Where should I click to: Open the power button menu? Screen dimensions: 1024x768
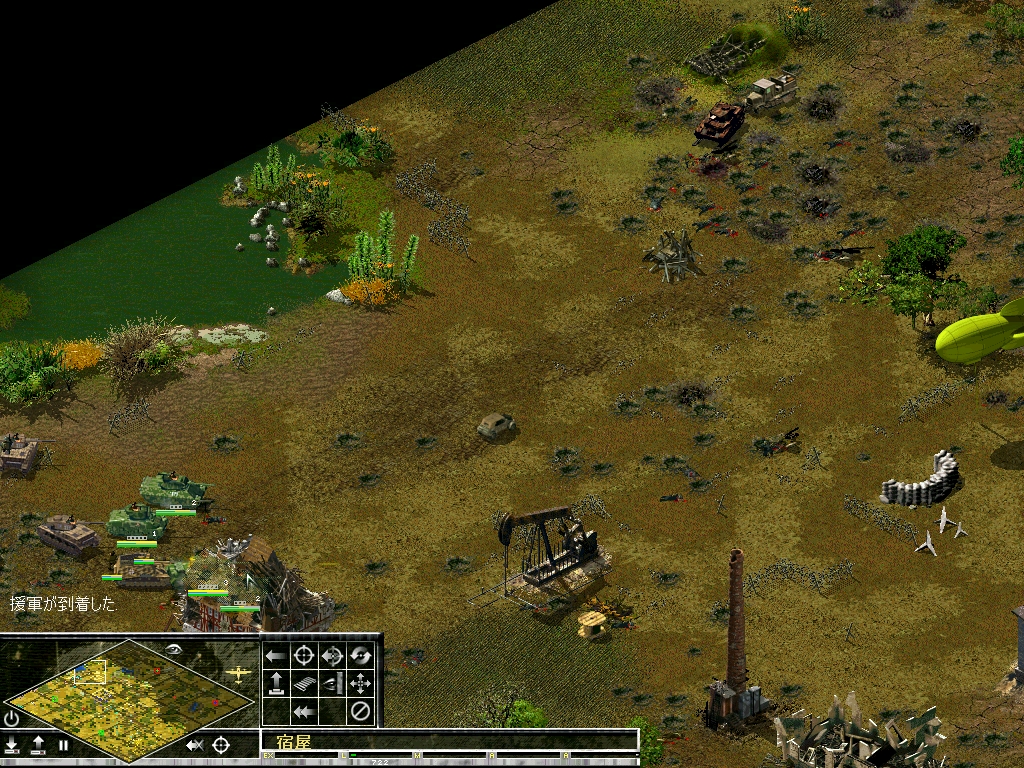click(x=12, y=718)
